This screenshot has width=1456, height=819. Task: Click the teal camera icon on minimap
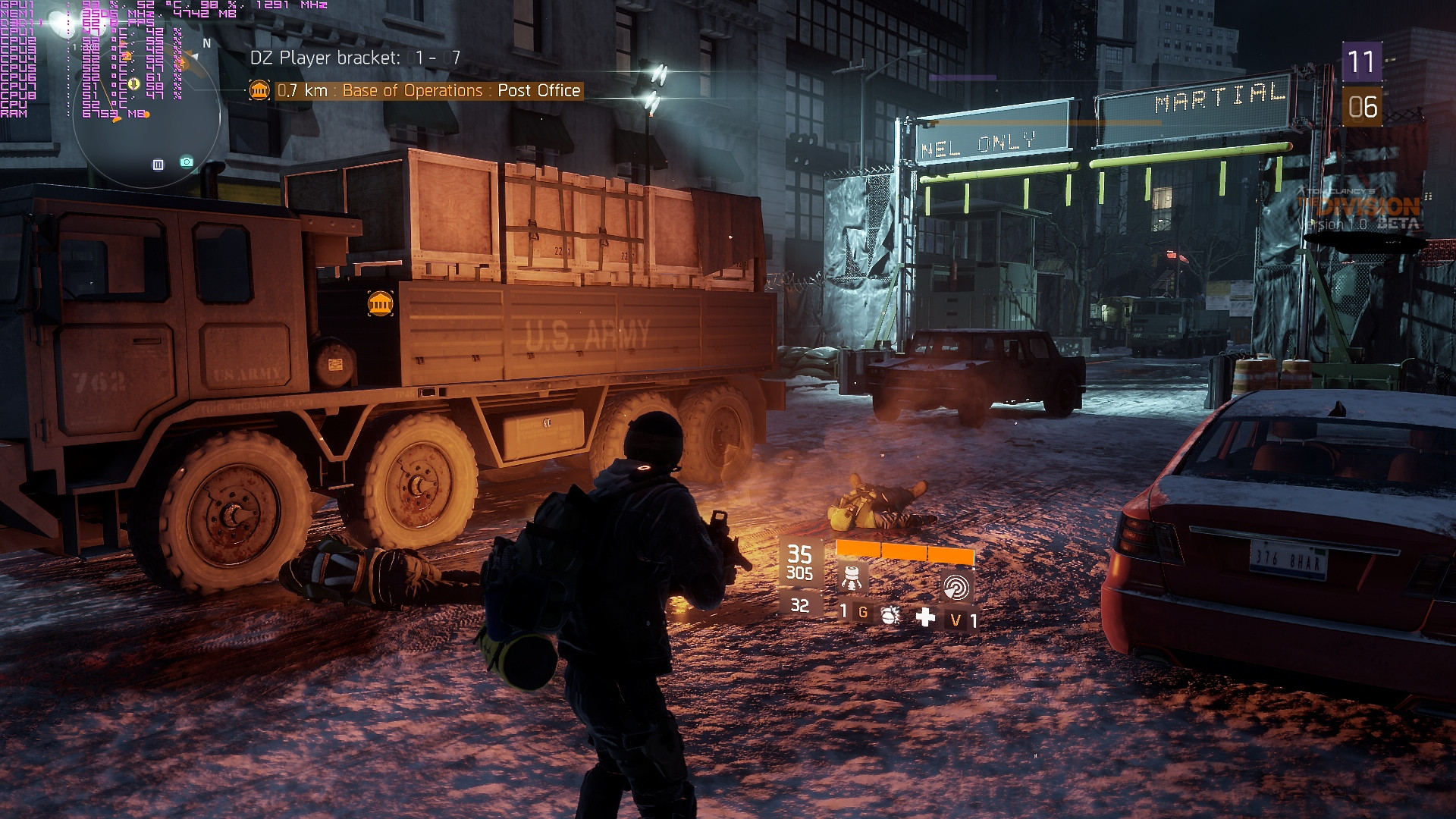click(187, 162)
